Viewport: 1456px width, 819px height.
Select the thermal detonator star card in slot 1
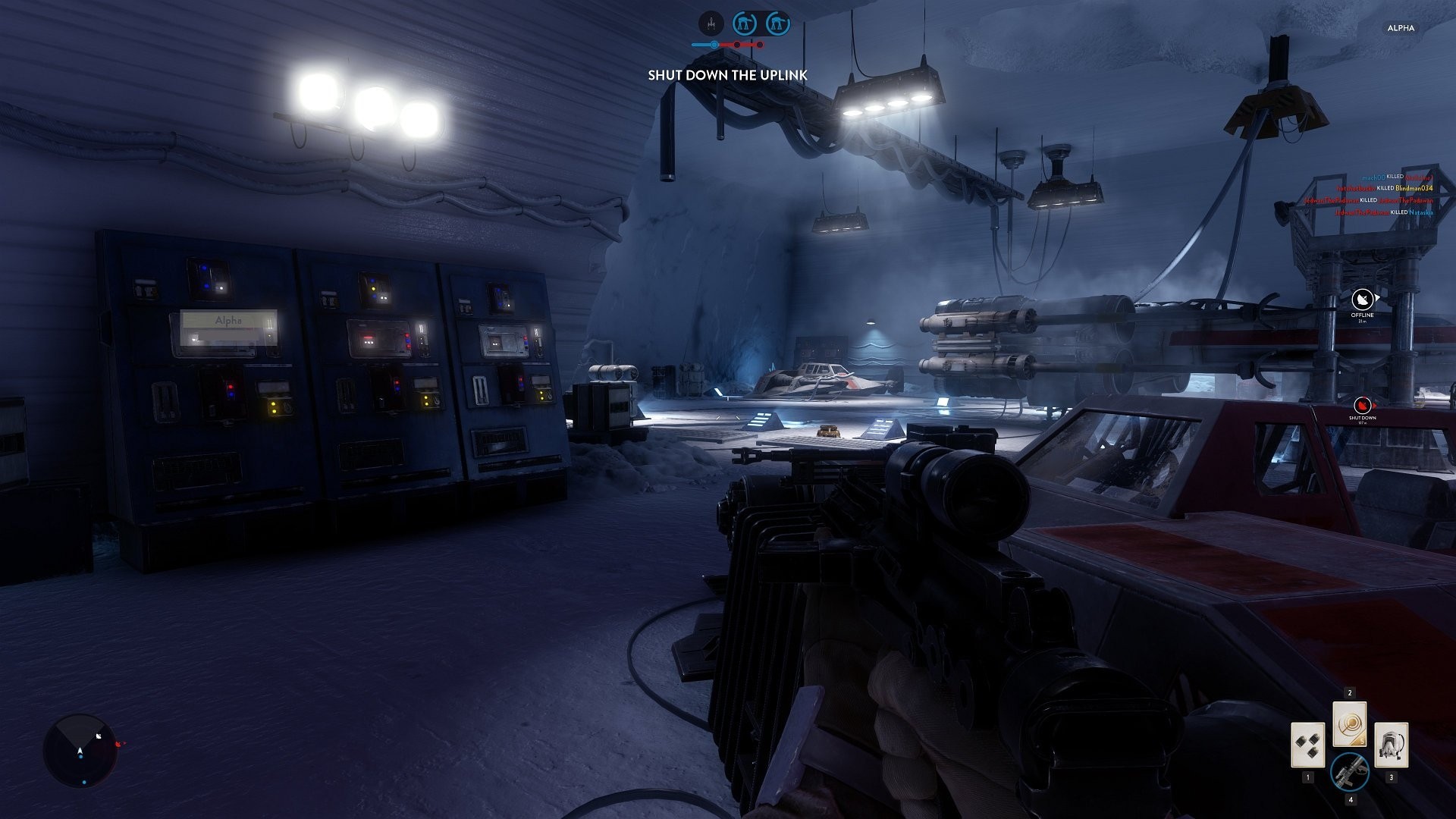coord(1308,745)
